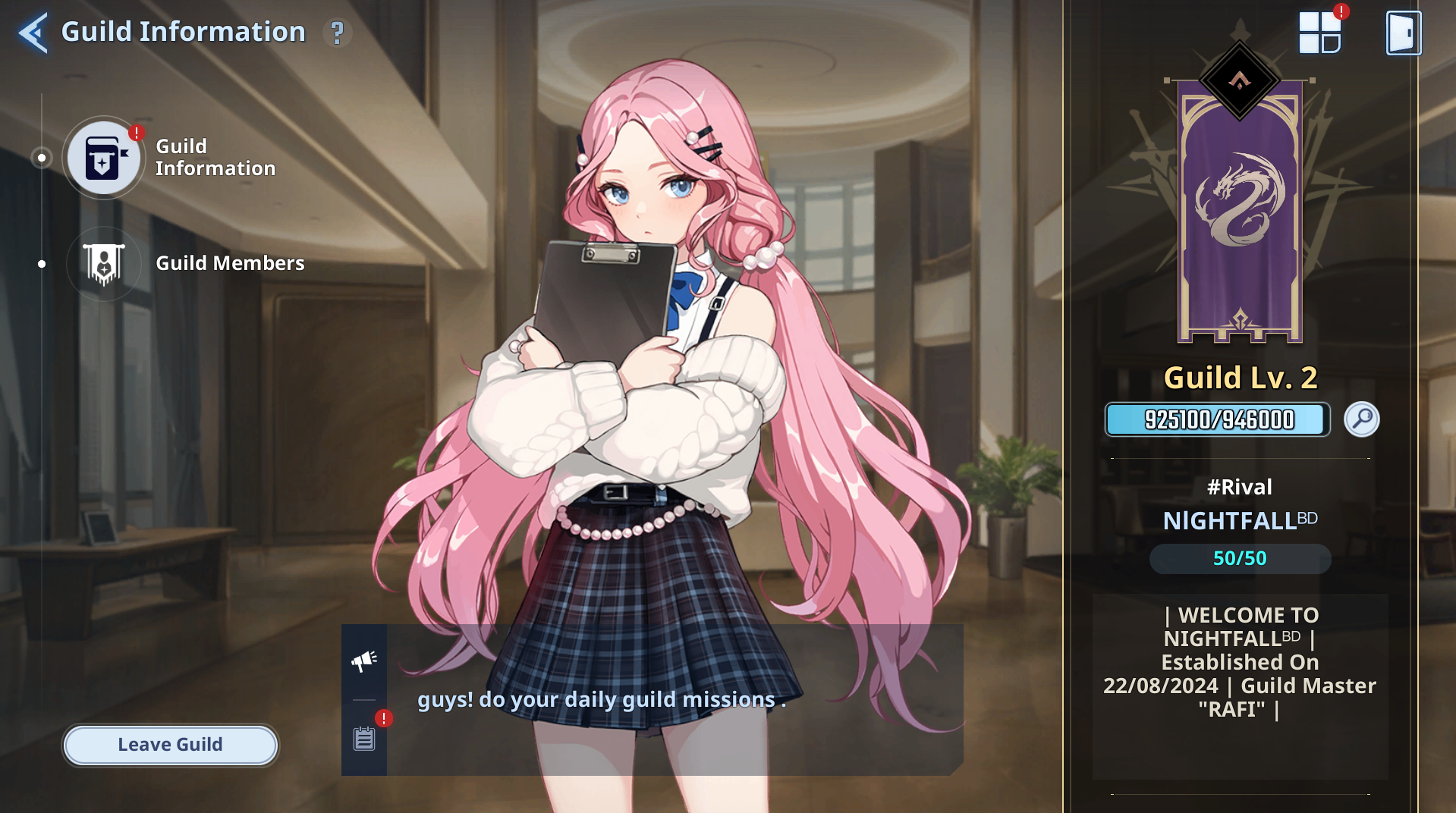Open the magnifier beside guild experience bar
This screenshot has height=813, width=1456.
click(1361, 419)
